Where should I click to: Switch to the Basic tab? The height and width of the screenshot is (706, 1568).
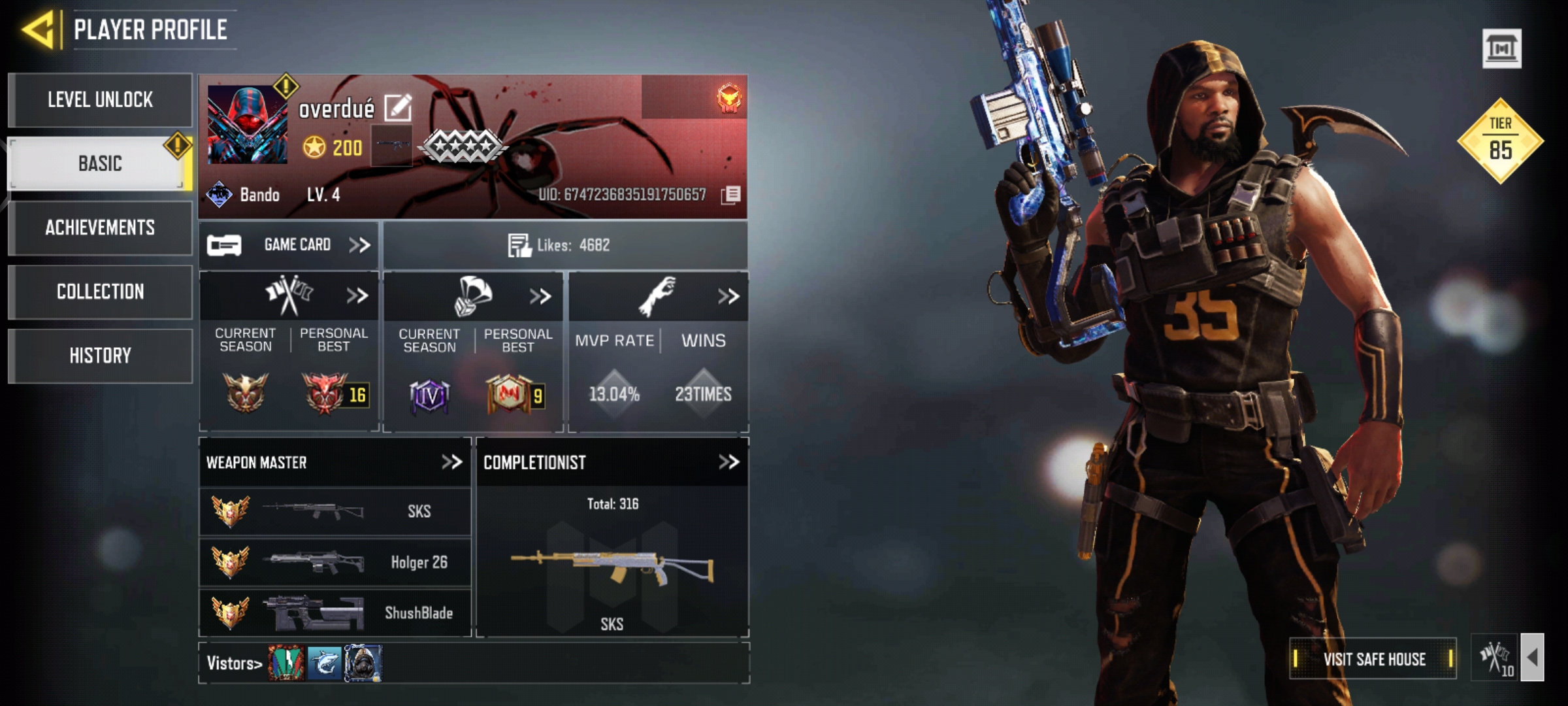100,163
